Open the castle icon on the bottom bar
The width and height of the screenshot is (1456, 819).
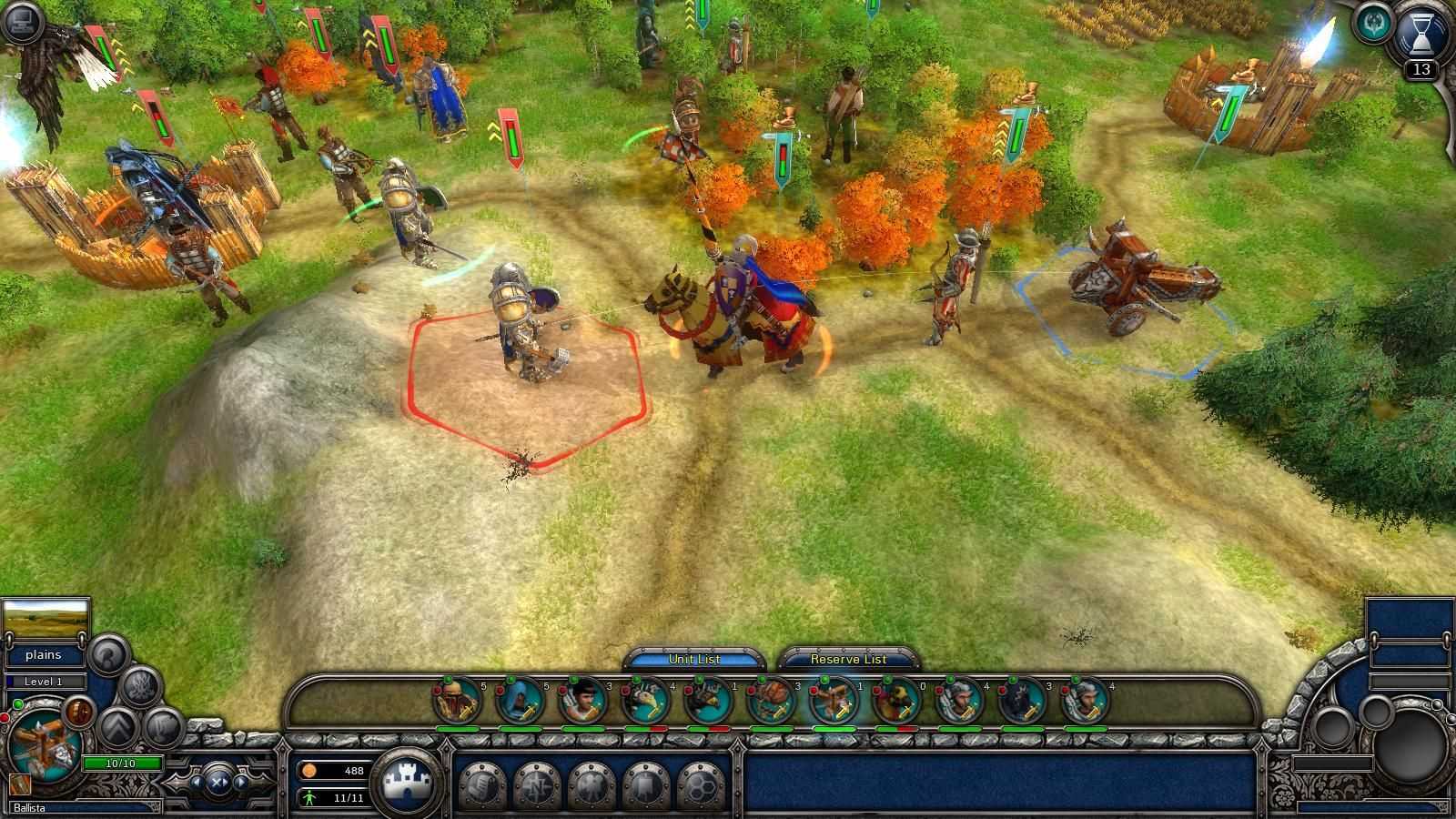coord(407,780)
